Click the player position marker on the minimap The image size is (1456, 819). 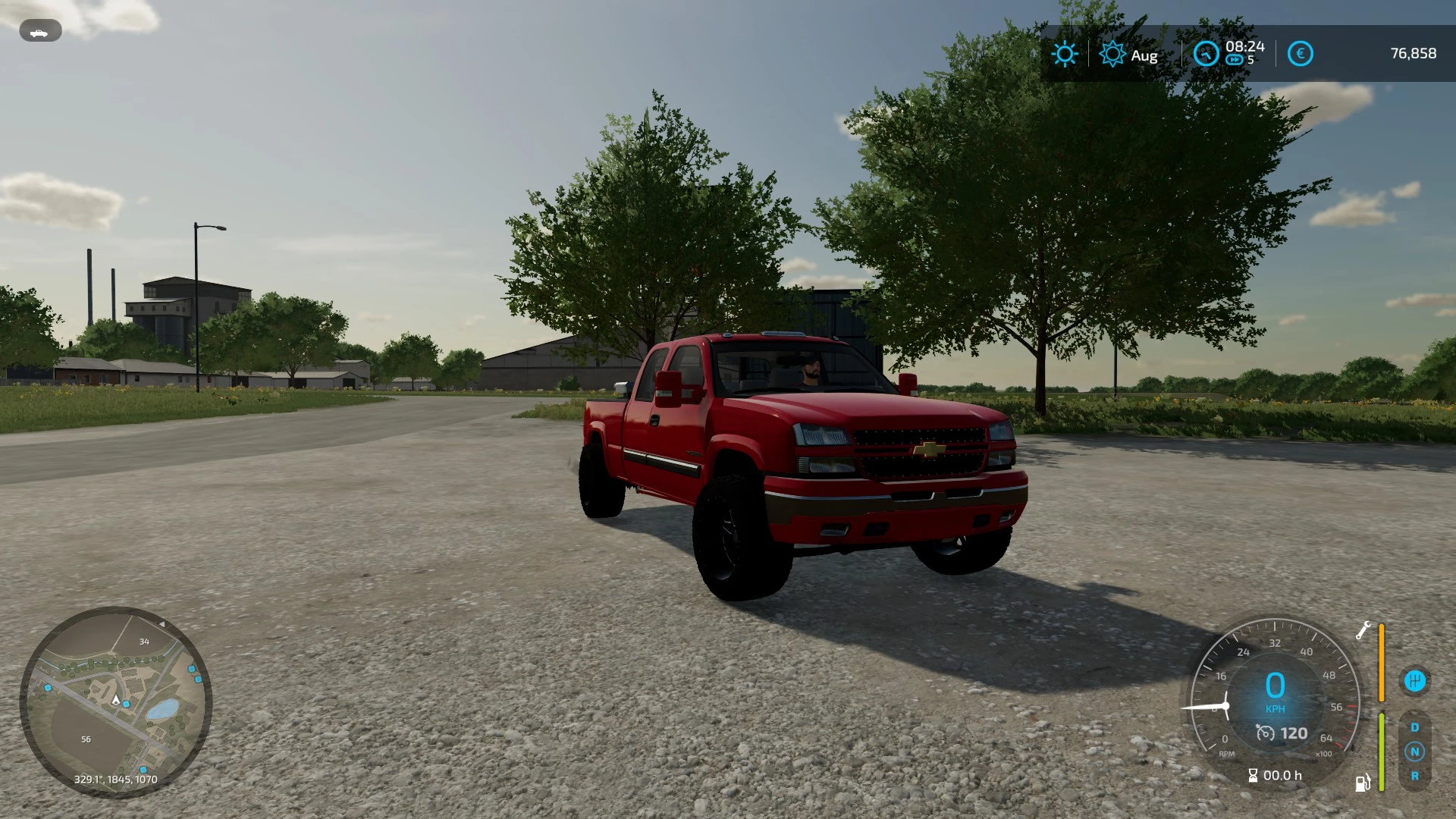click(x=114, y=701)
